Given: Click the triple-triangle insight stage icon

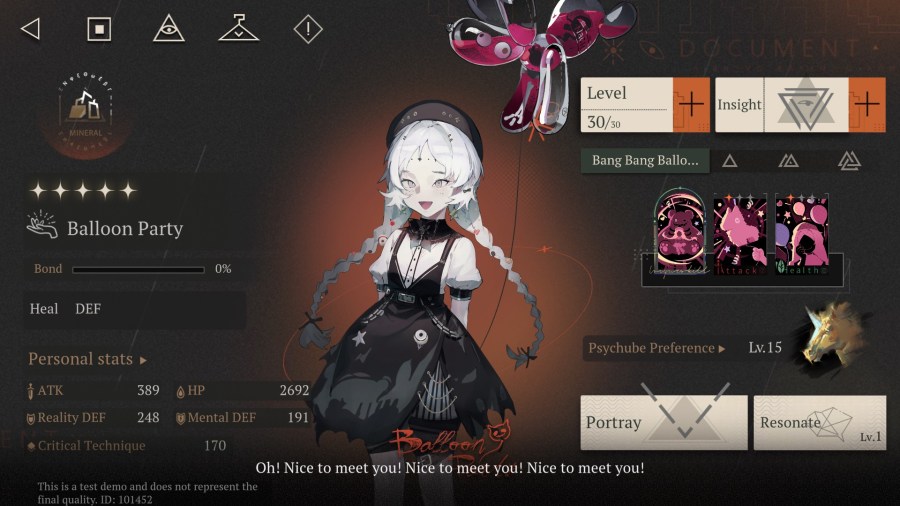Looking at the screenshot, I should tap(849, 160).
